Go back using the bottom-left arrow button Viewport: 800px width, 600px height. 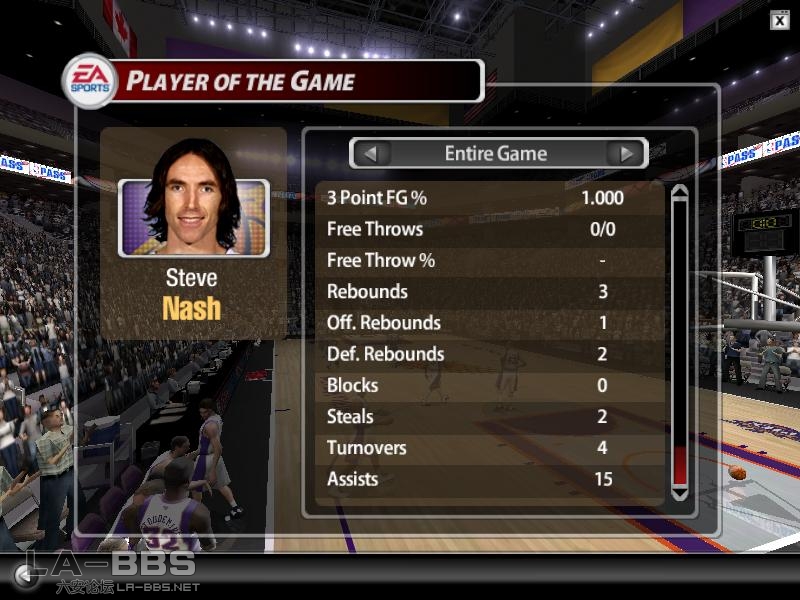[22, 574]
